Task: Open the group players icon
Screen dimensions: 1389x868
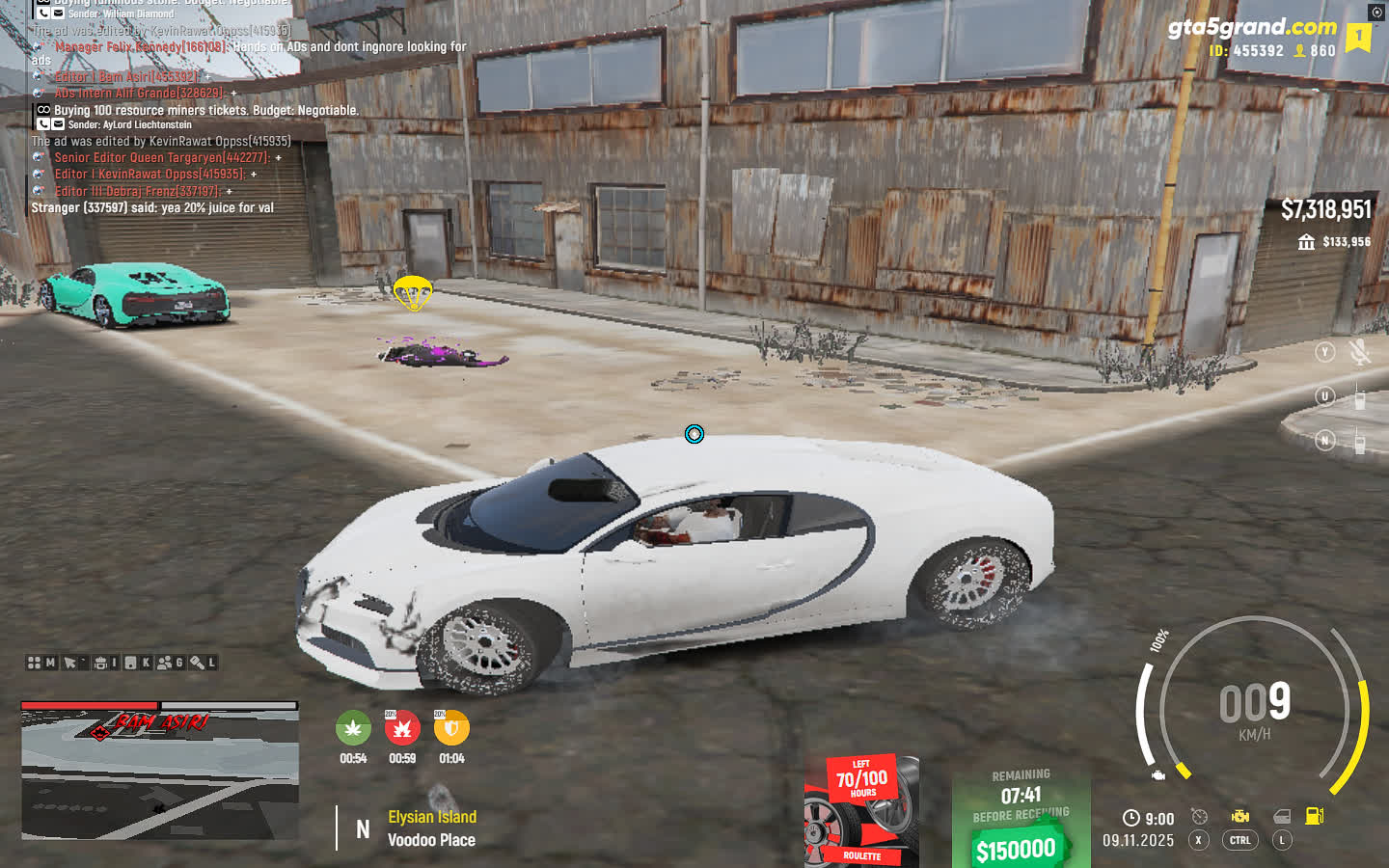Action: [x=165, y=663]
